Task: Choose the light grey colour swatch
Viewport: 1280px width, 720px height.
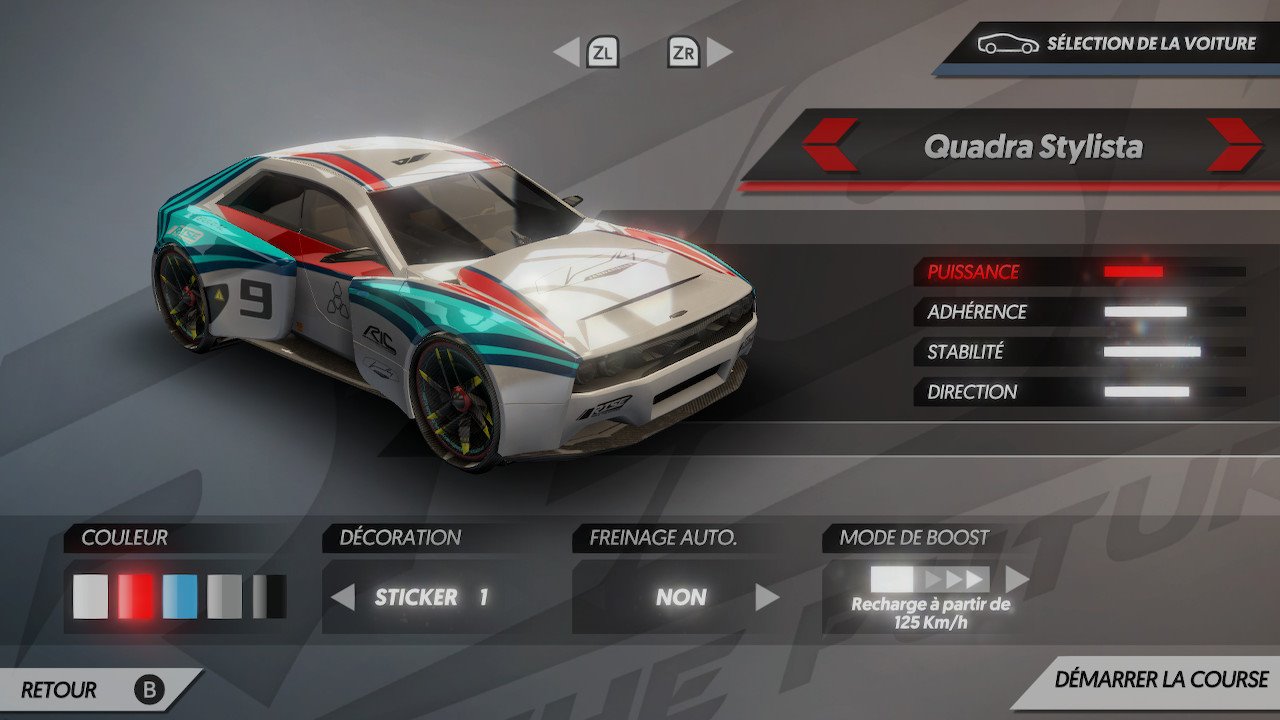Action: click(225, 597)
